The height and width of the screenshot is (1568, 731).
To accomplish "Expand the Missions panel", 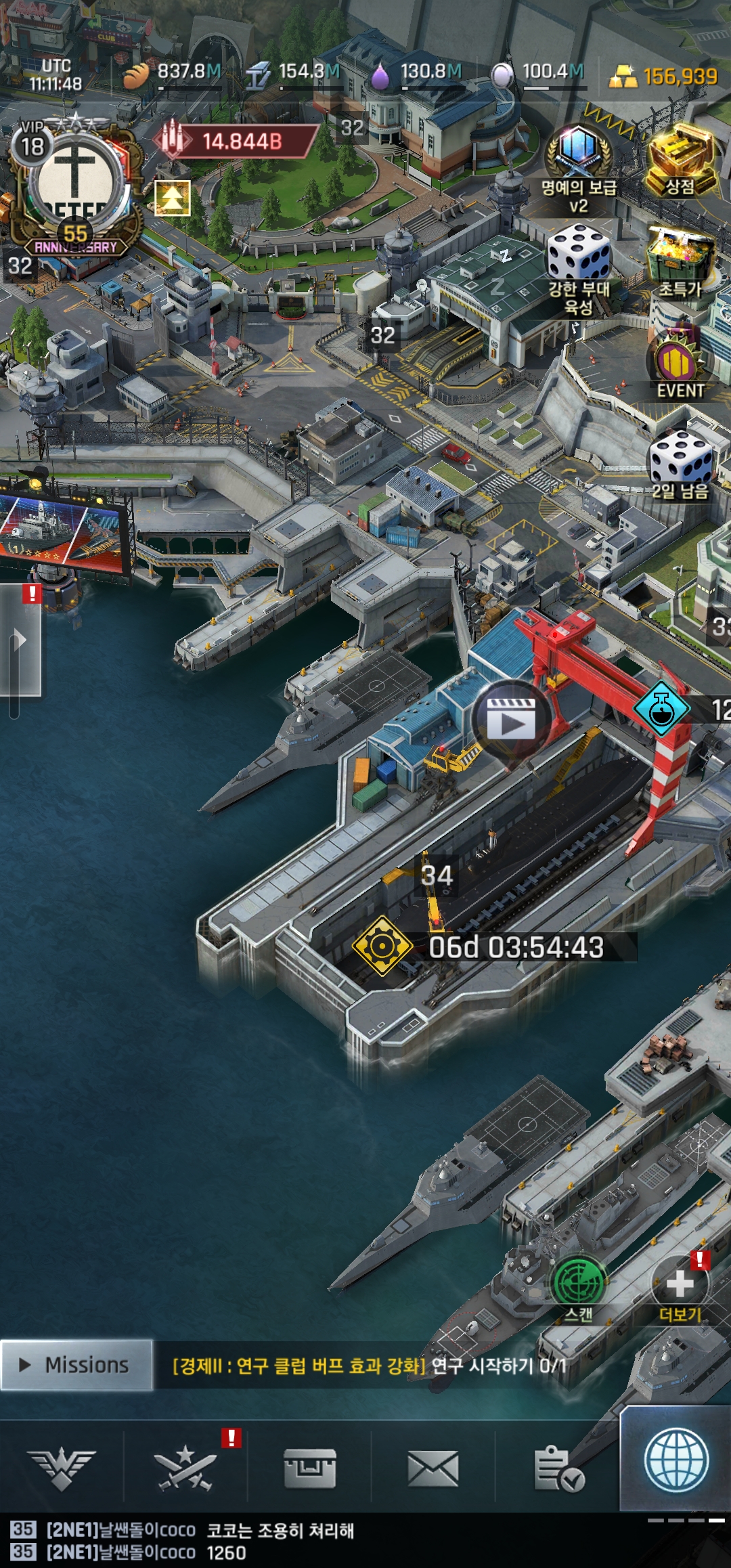I will coord(76,1365).
